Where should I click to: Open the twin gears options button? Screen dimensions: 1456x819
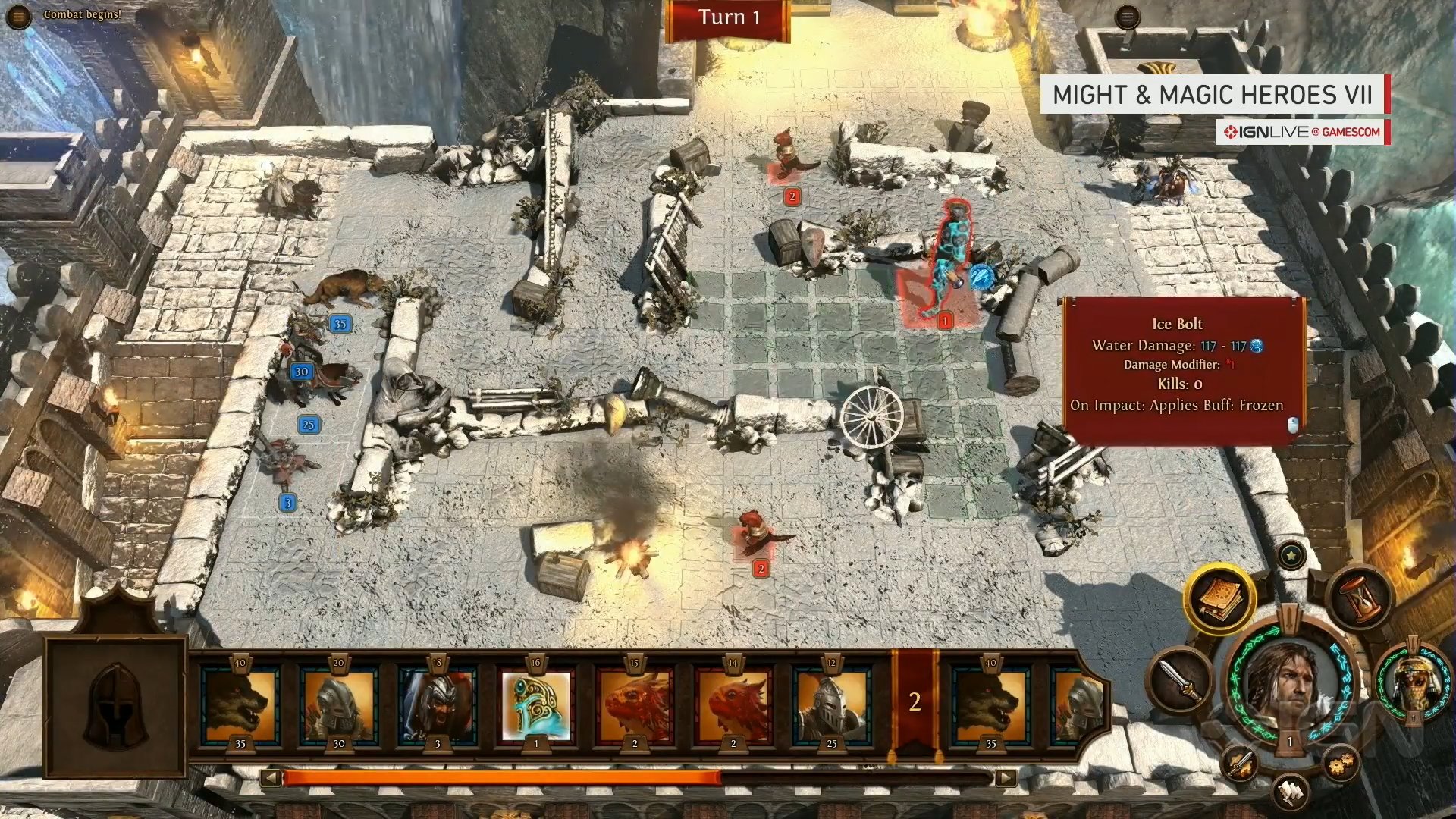(1341, 762)
